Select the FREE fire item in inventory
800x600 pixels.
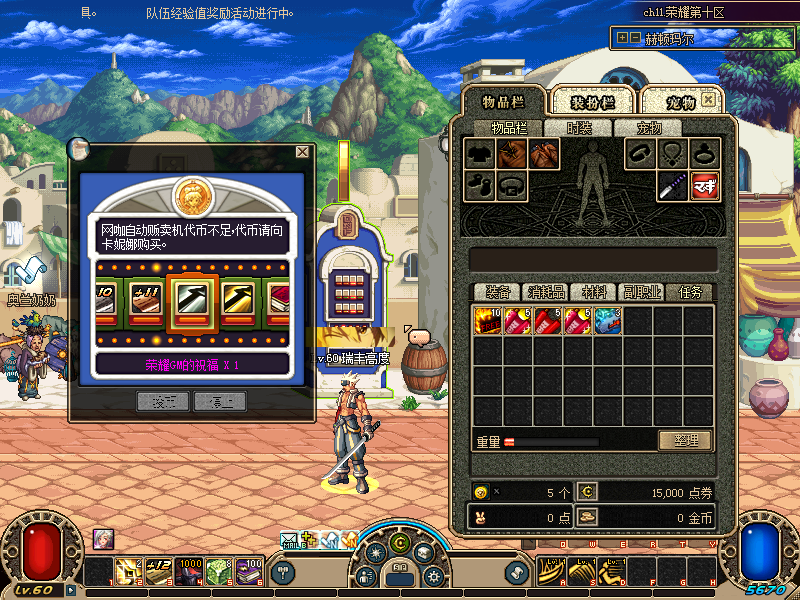[x=487, y=321]
